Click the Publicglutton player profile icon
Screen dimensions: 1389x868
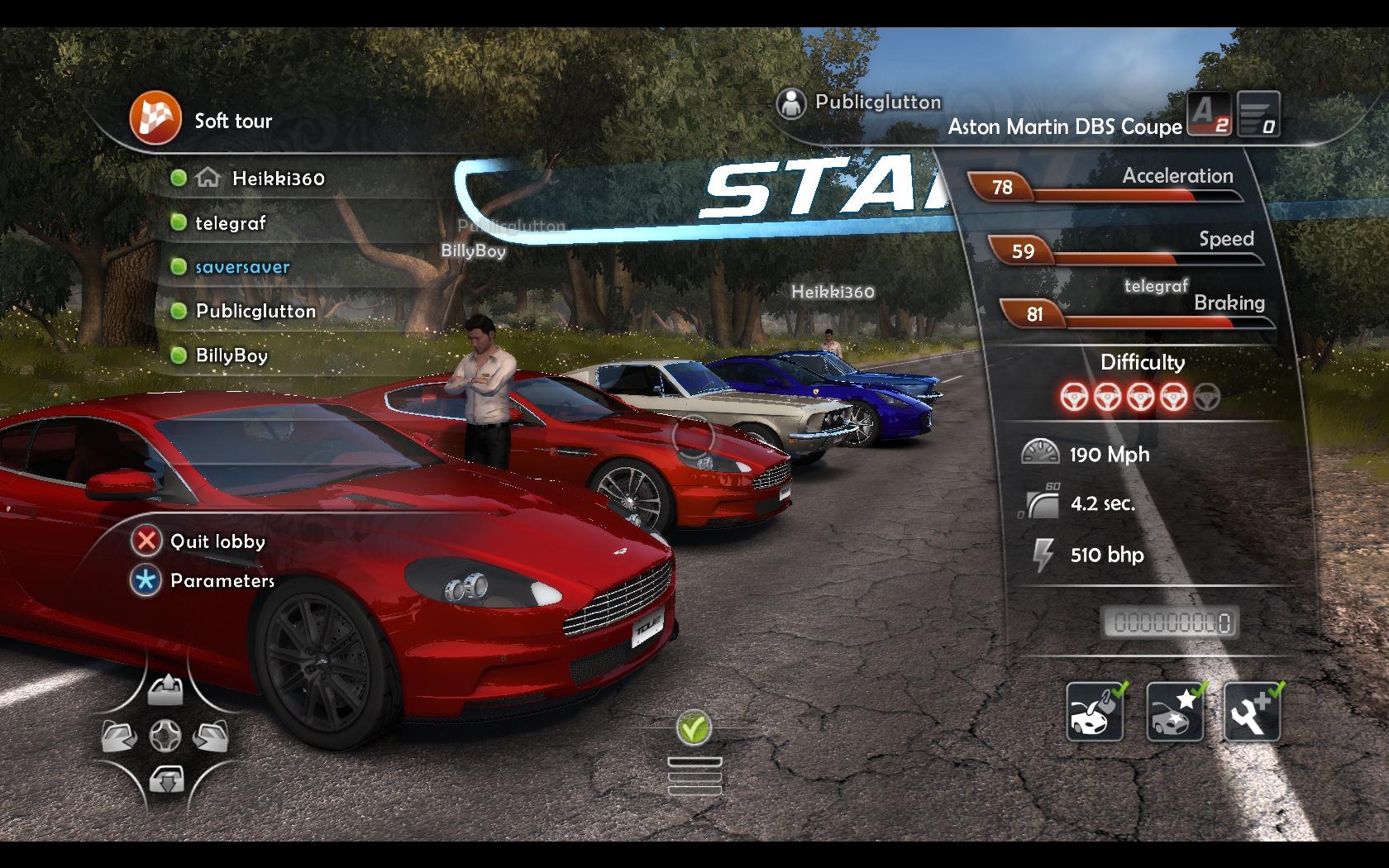coord(791,104)
